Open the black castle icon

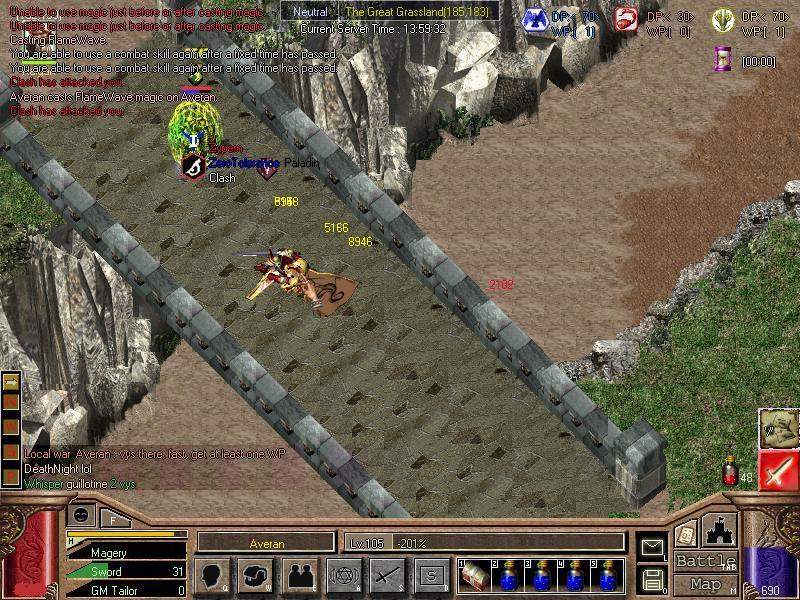pos(720,529)
